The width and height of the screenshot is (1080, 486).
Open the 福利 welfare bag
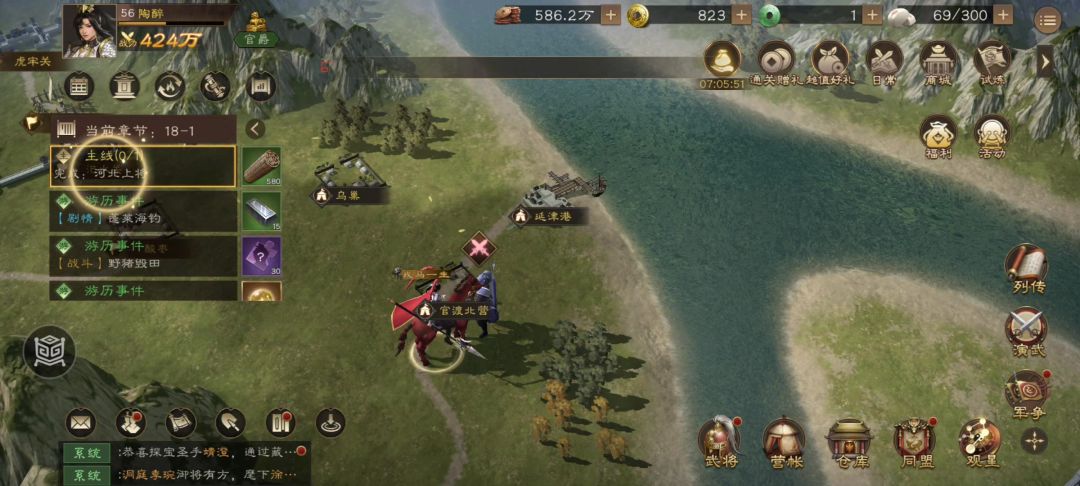click(x=938, y=136)
